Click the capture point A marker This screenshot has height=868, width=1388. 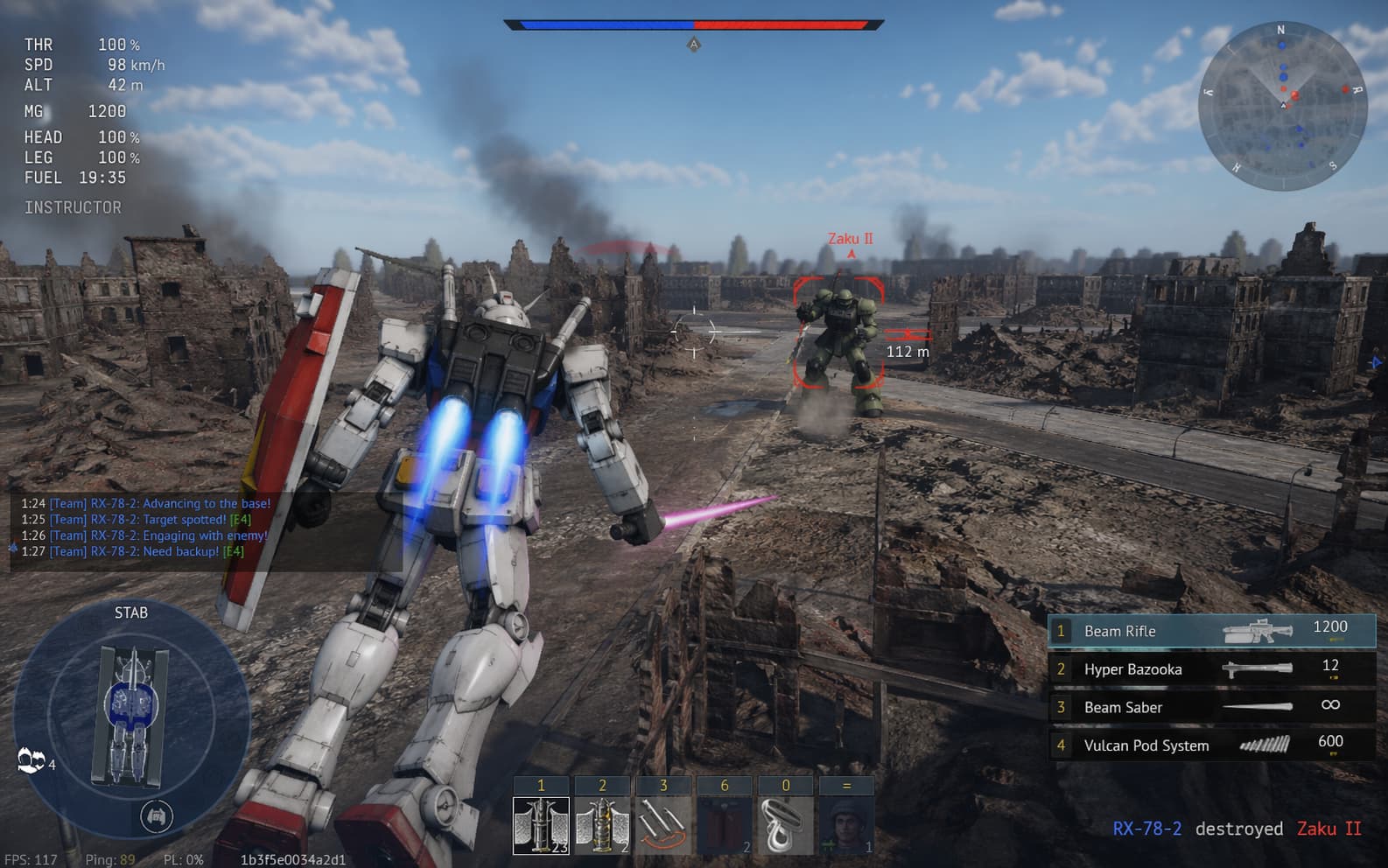point(694,44)
